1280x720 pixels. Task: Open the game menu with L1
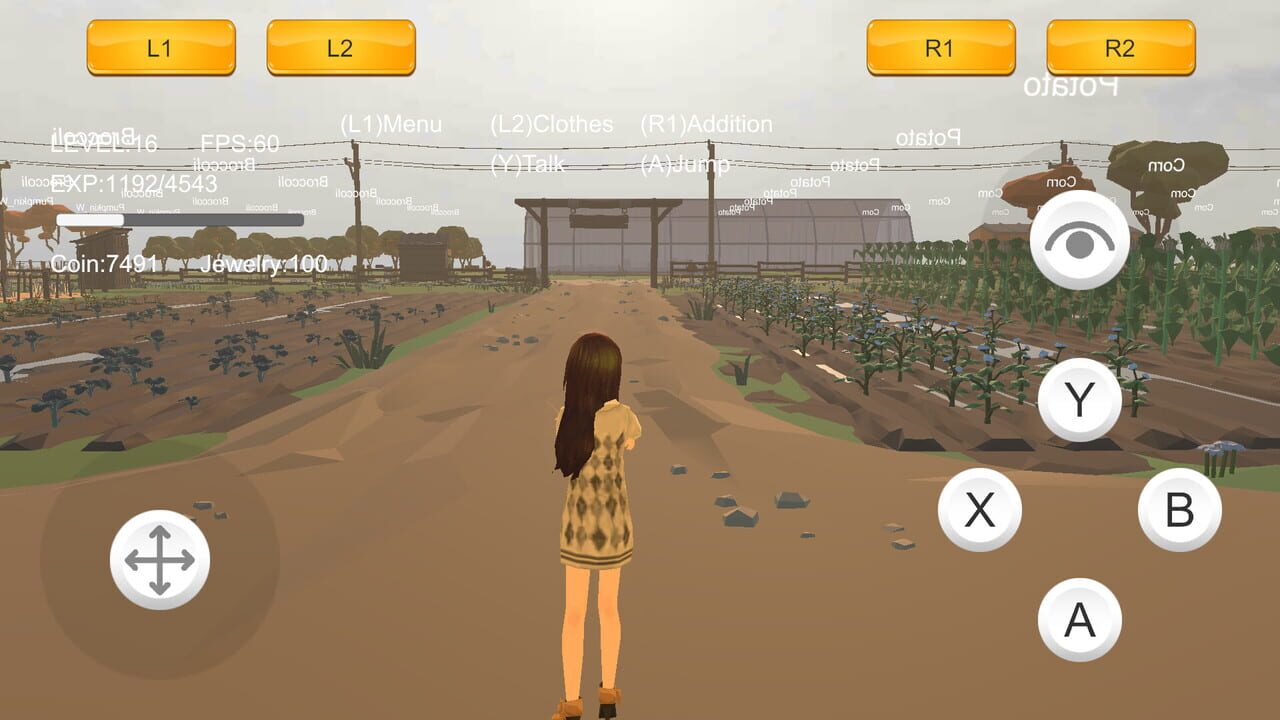click(160, 47)
